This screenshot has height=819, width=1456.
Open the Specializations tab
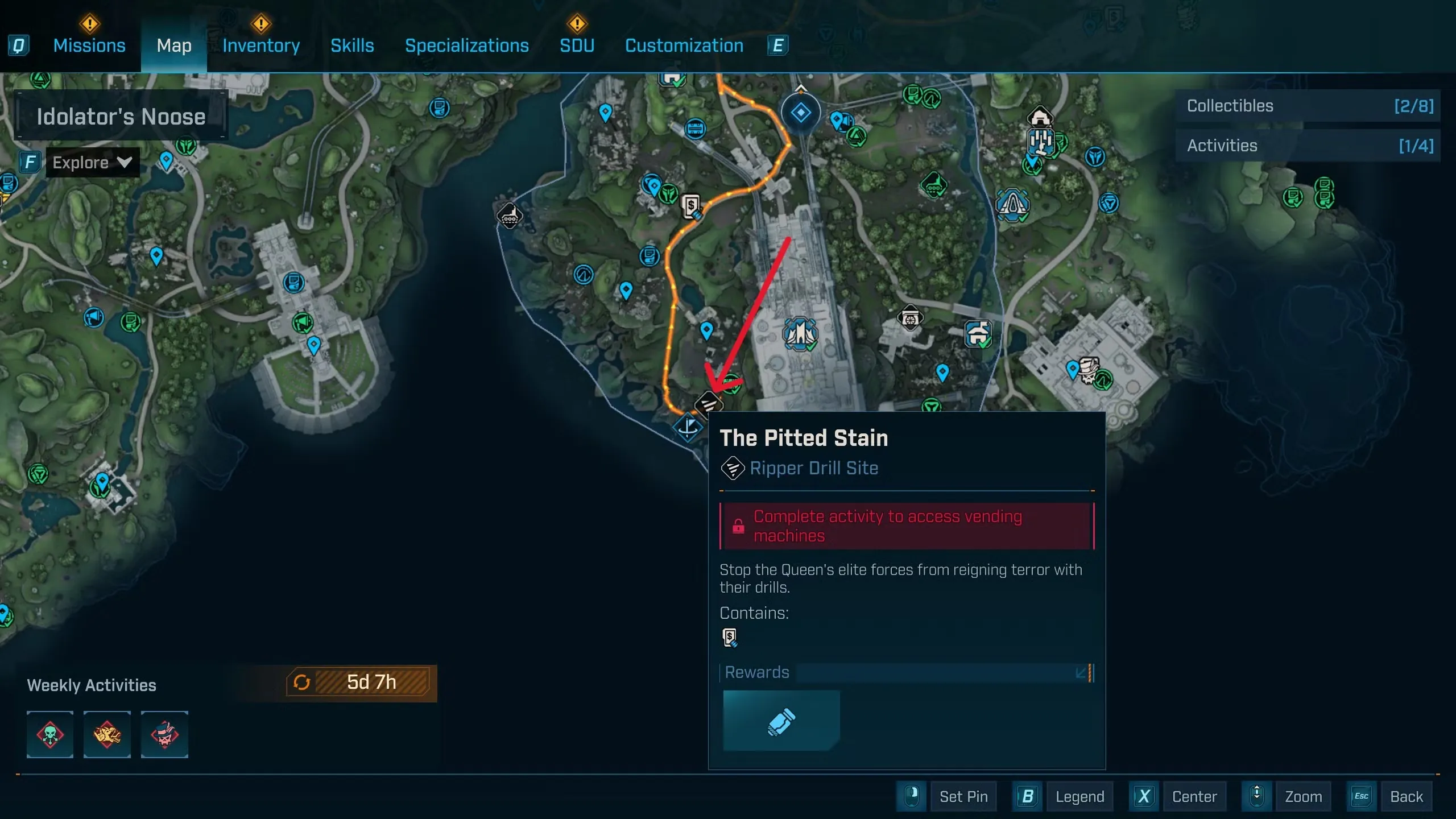click(x=466, y=45)
